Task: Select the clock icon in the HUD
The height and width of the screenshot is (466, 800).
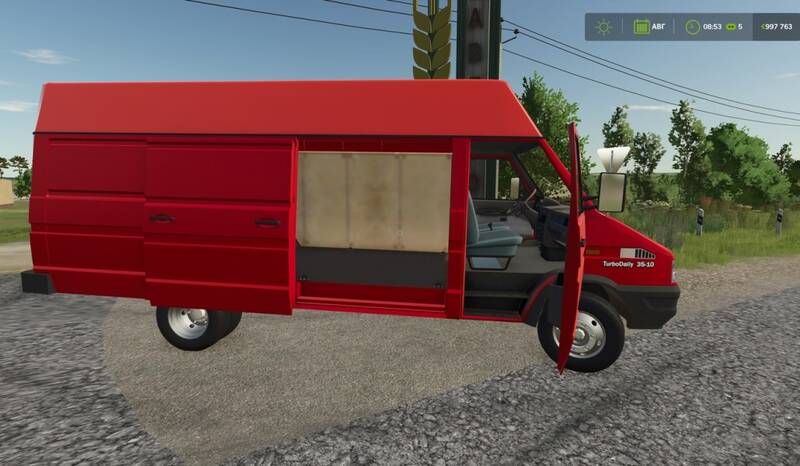Action: tap(694, 27)
